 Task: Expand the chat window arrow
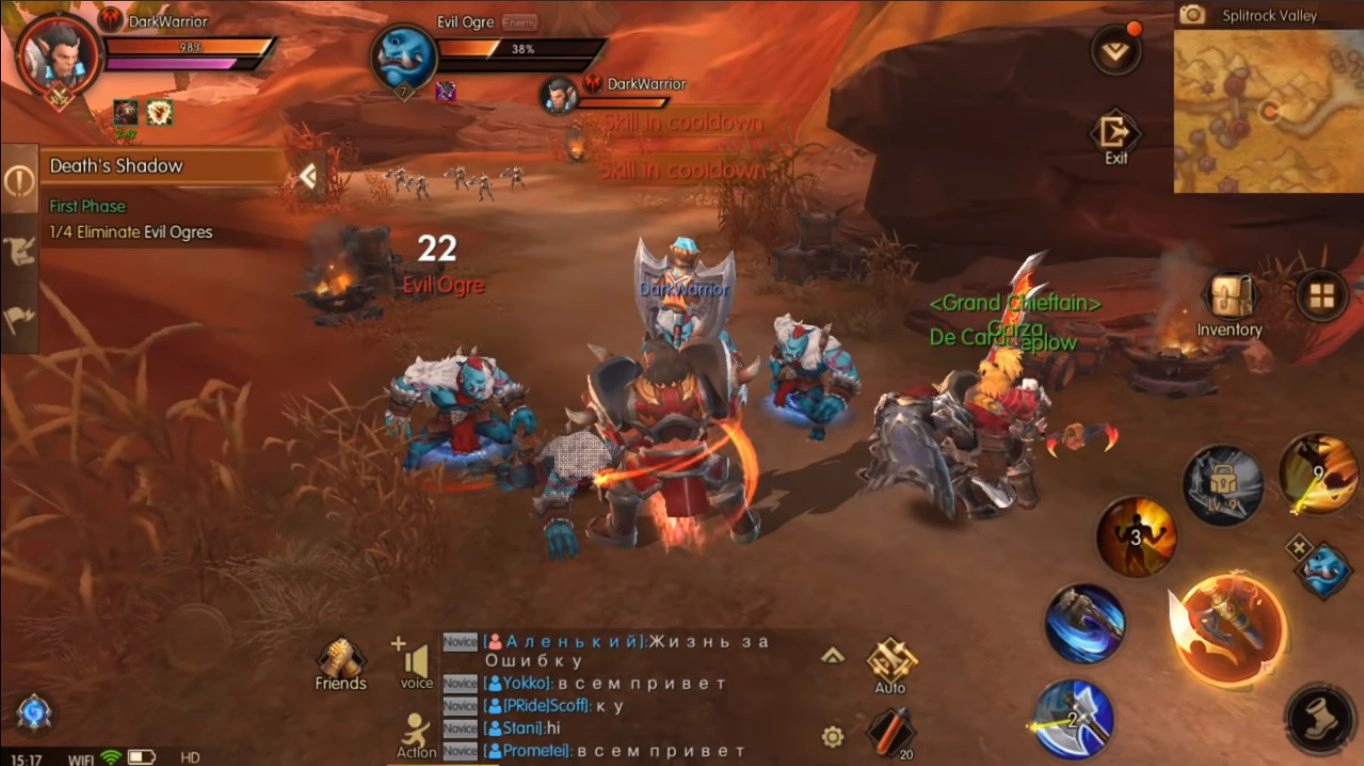tap(832, 656)
